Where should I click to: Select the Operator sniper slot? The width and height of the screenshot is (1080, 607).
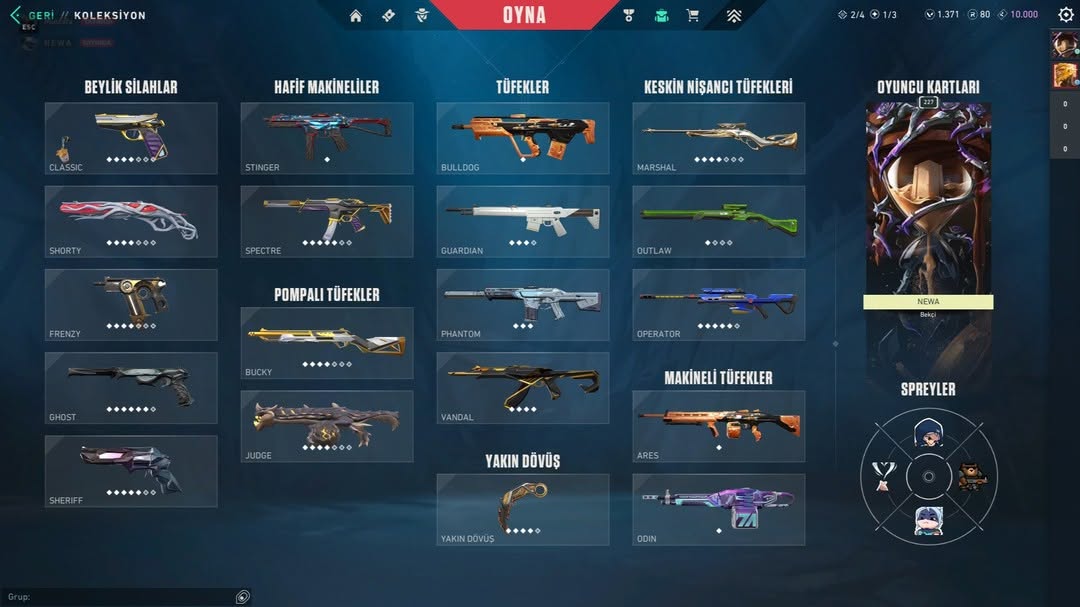click(x=719, y=304)
